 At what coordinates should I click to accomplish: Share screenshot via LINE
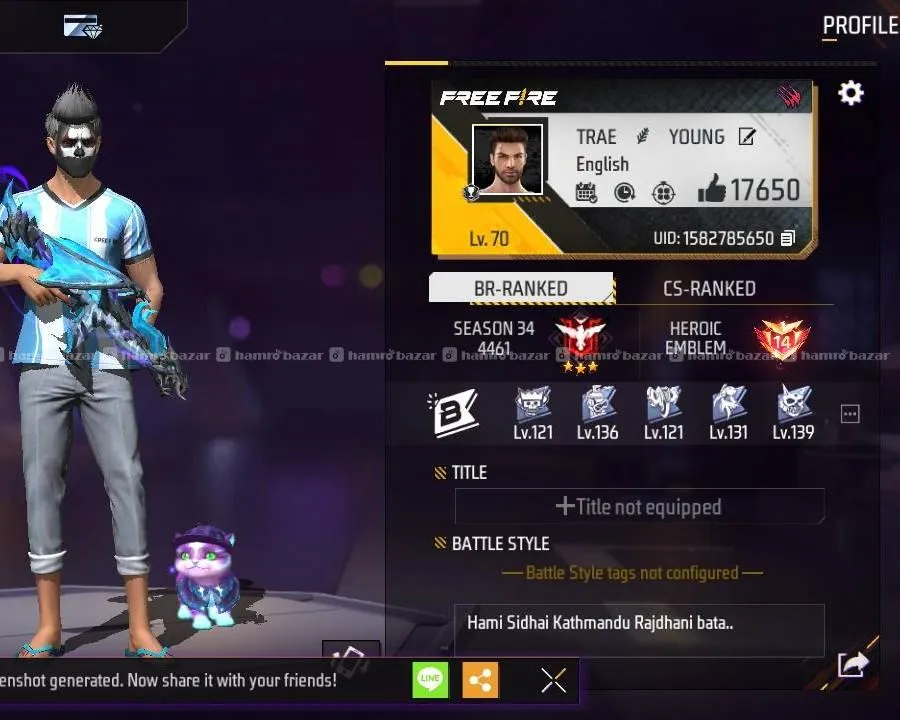(x=430, y=681)
